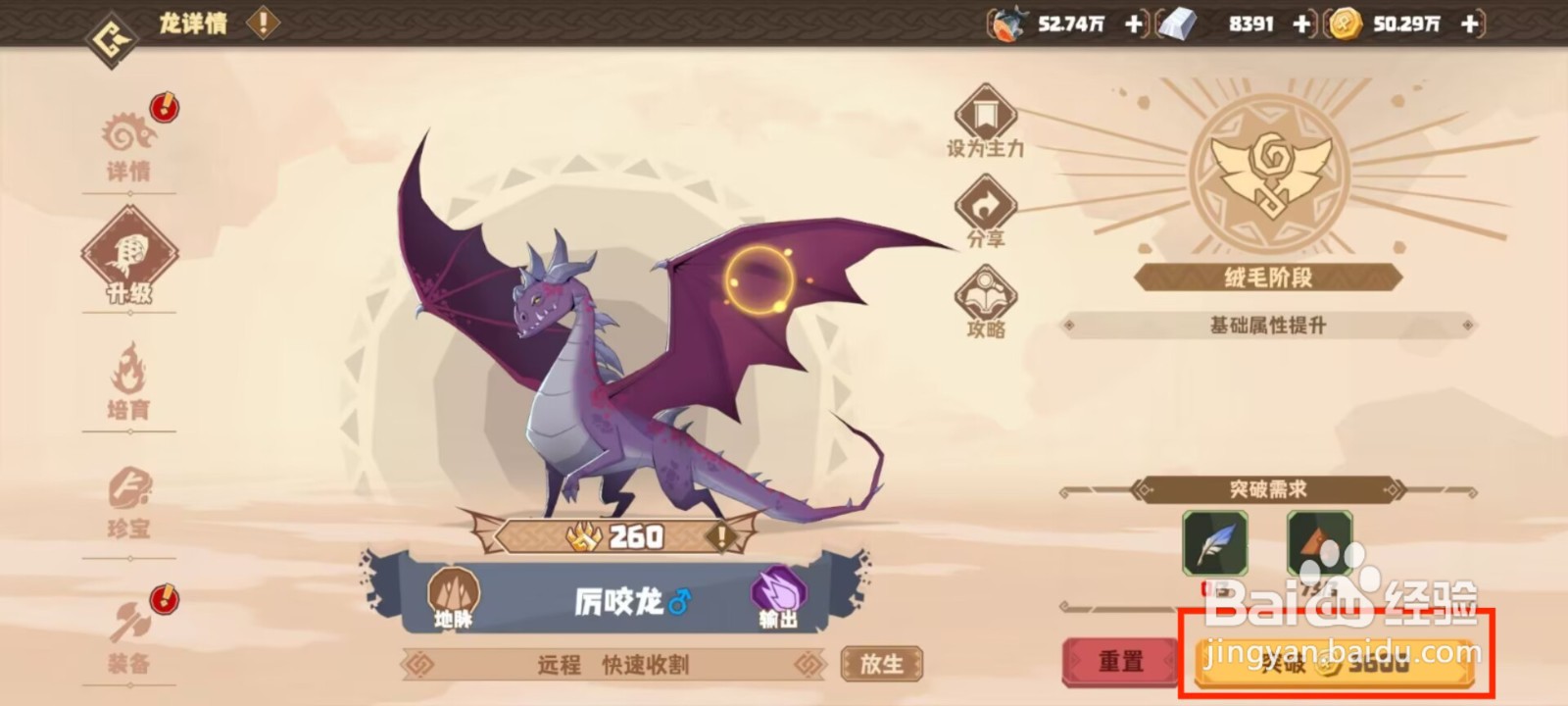Expand dragon currency with its plus button
The width and height of the screenshot is (1568, 706).
point(1135,25)
